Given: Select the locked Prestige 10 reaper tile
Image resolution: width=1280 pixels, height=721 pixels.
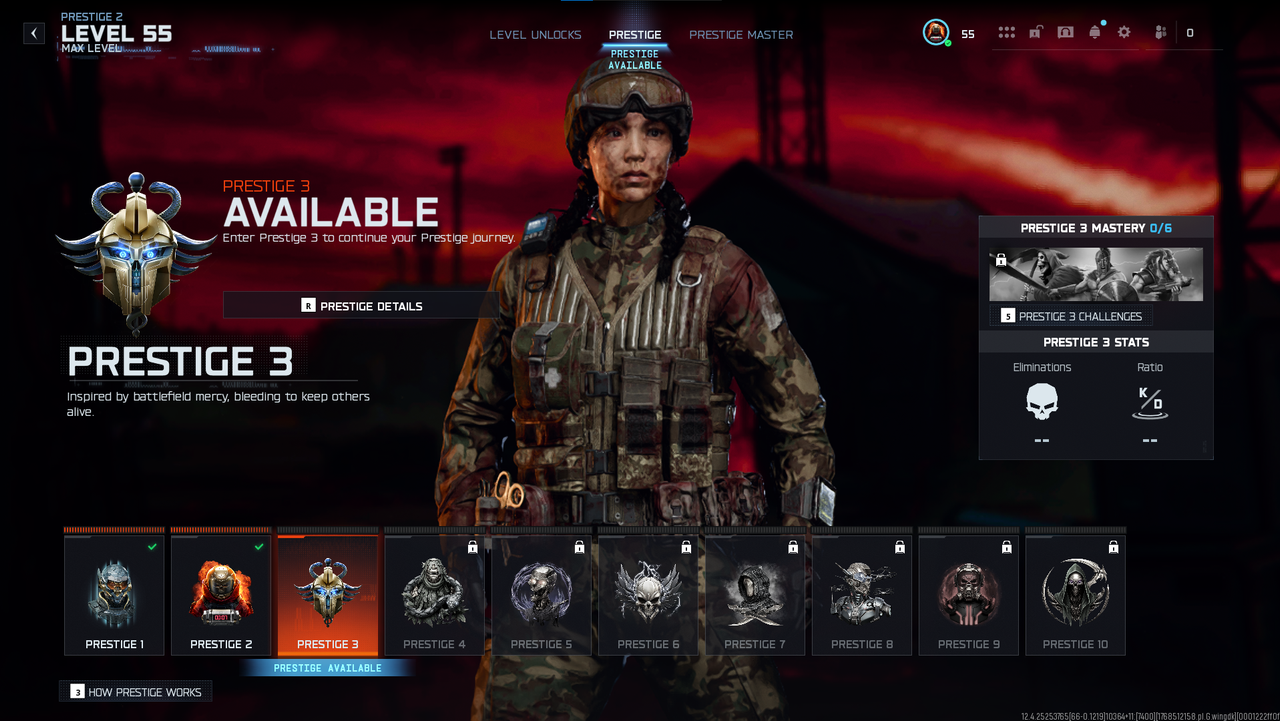Looking at the screenshot, I should pos(1076,595).
